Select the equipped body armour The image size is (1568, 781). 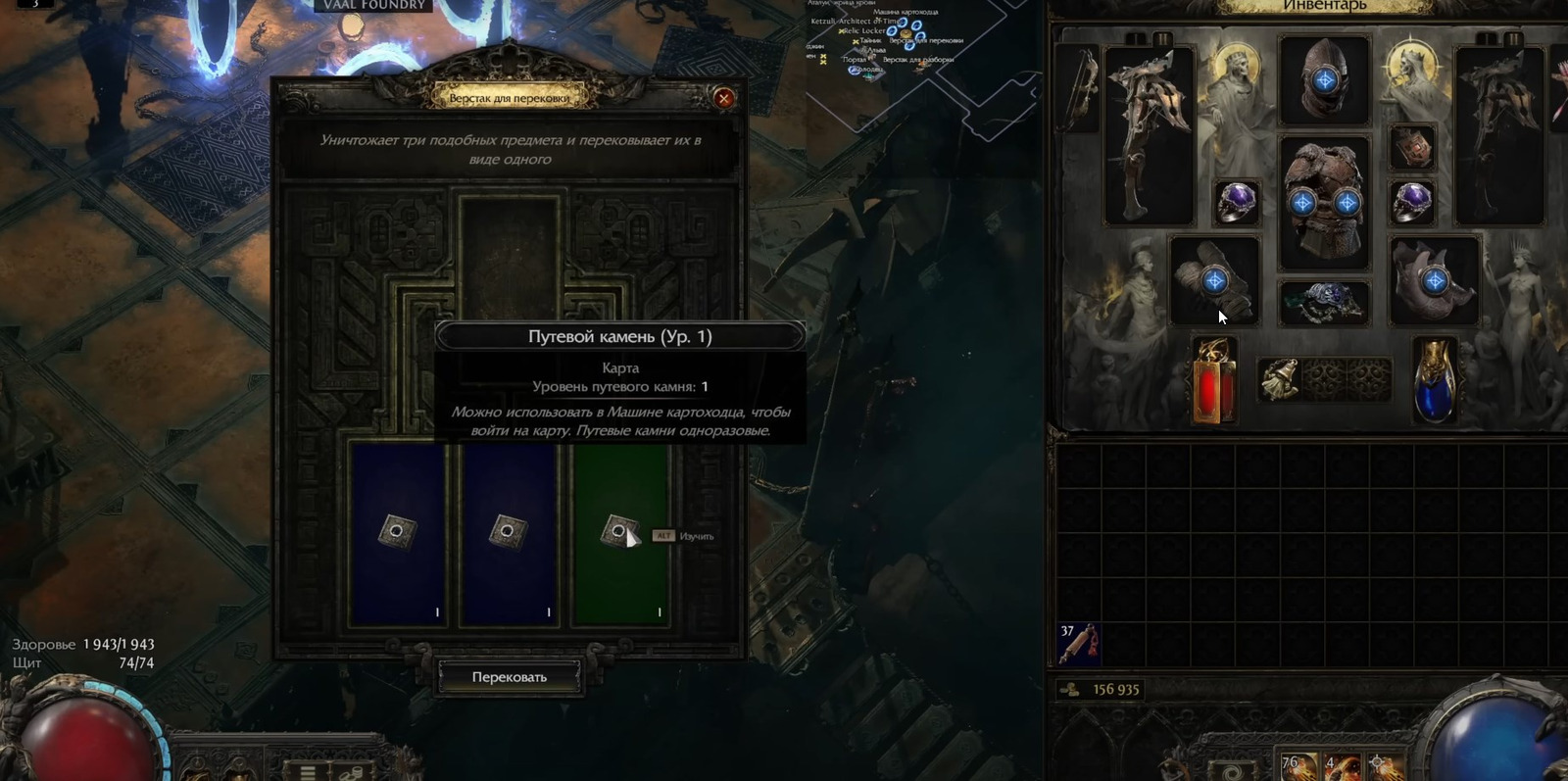point(1324,203)
